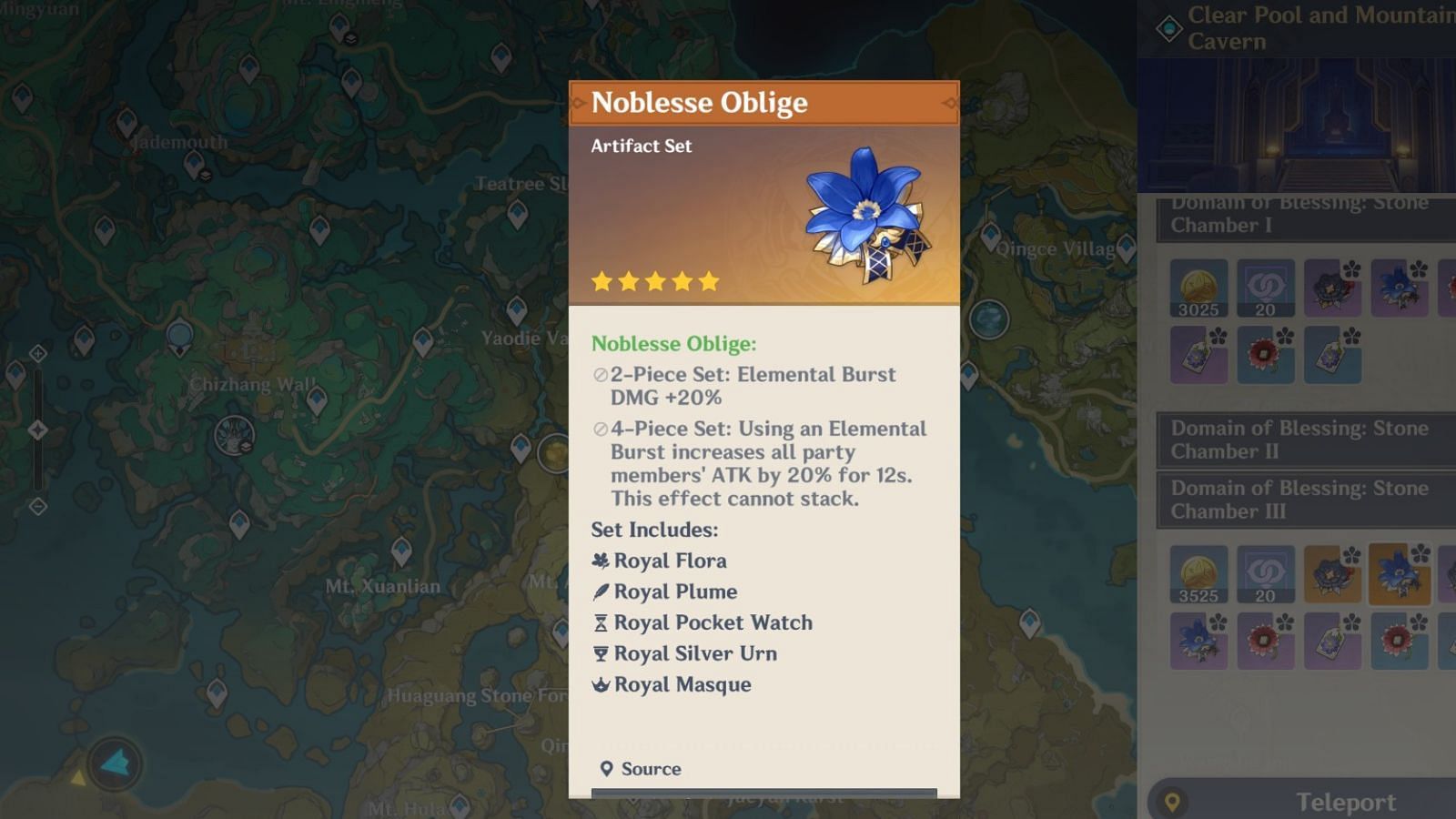Viewport: 1456px width, 819px height.
Task: Click the map zoom slider handle
Action: [x=38, y=430]
